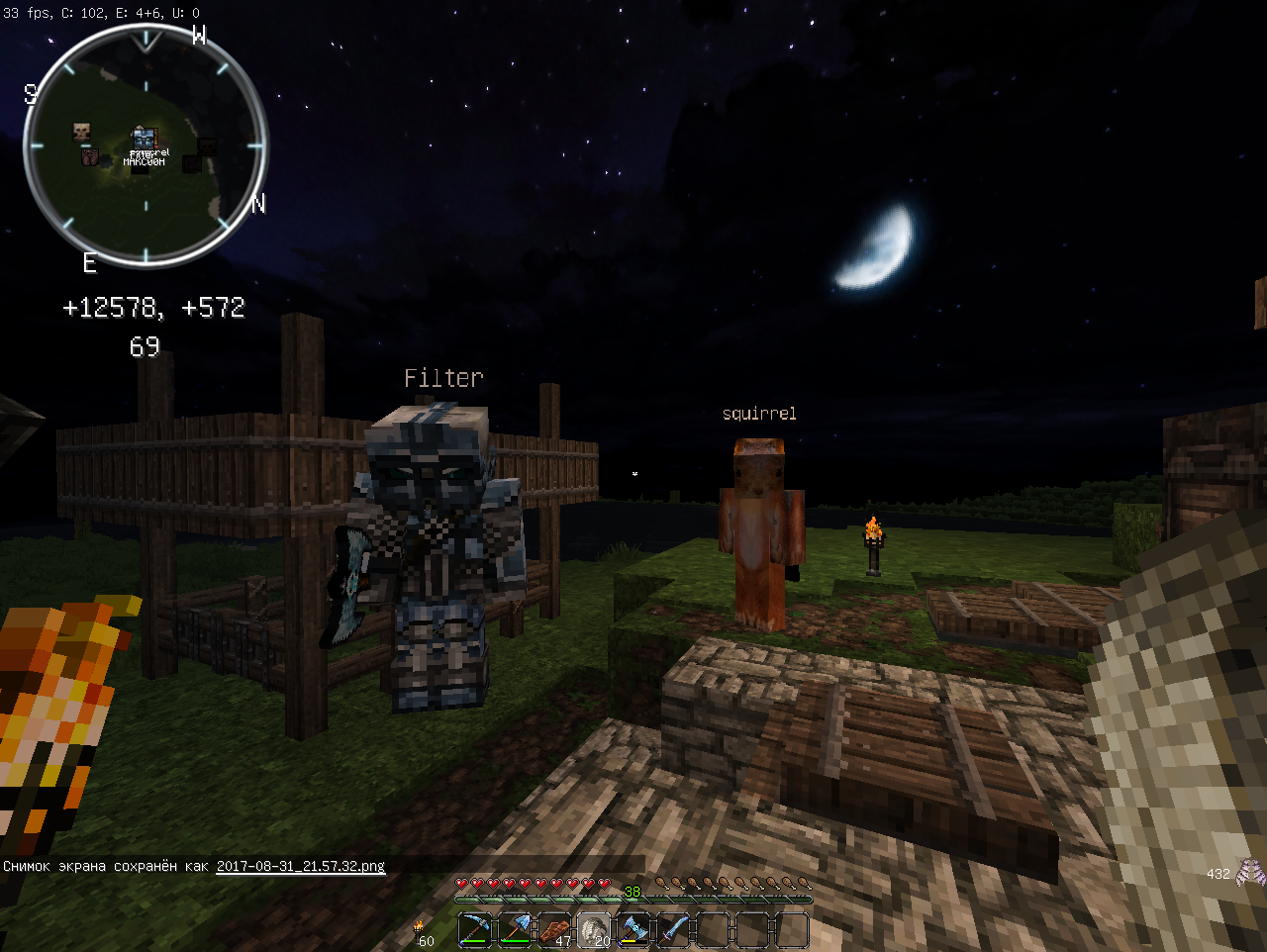Select the pickaxe hotbar slot
This screenshot has height=952, width=1267.
click(x=475, y=931)
